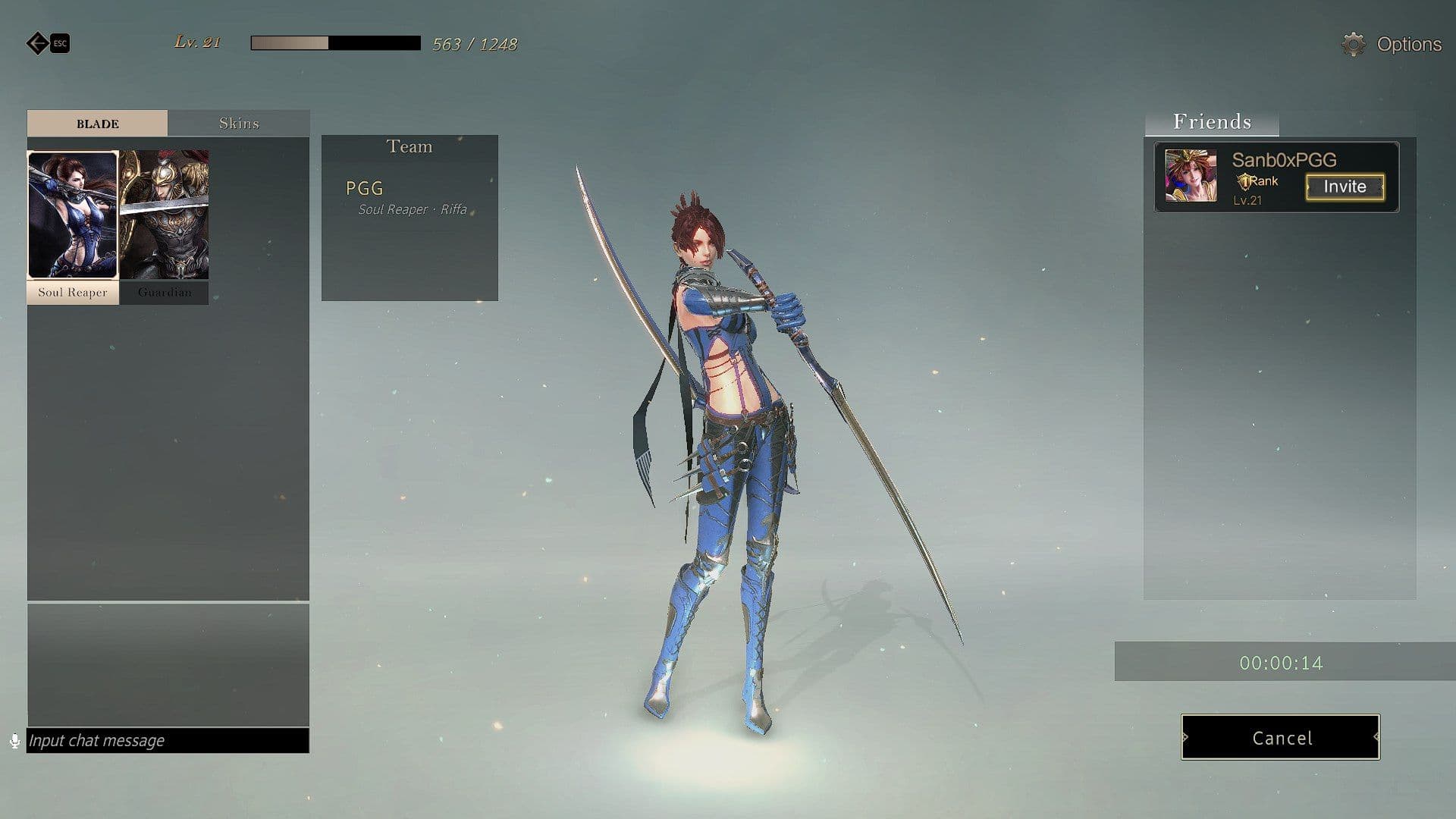Invite Sanb0xPGG to the team
The width and height of the screenshot is (1456, 819).
(x=1345, y=187)
